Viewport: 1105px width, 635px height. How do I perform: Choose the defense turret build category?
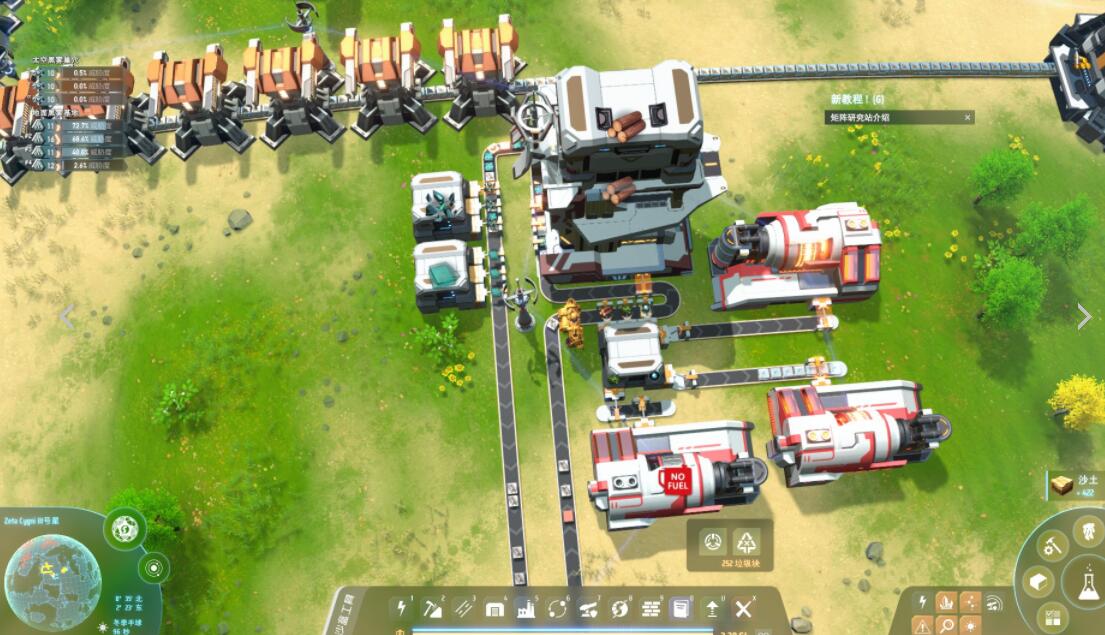(x=588, y=608)
